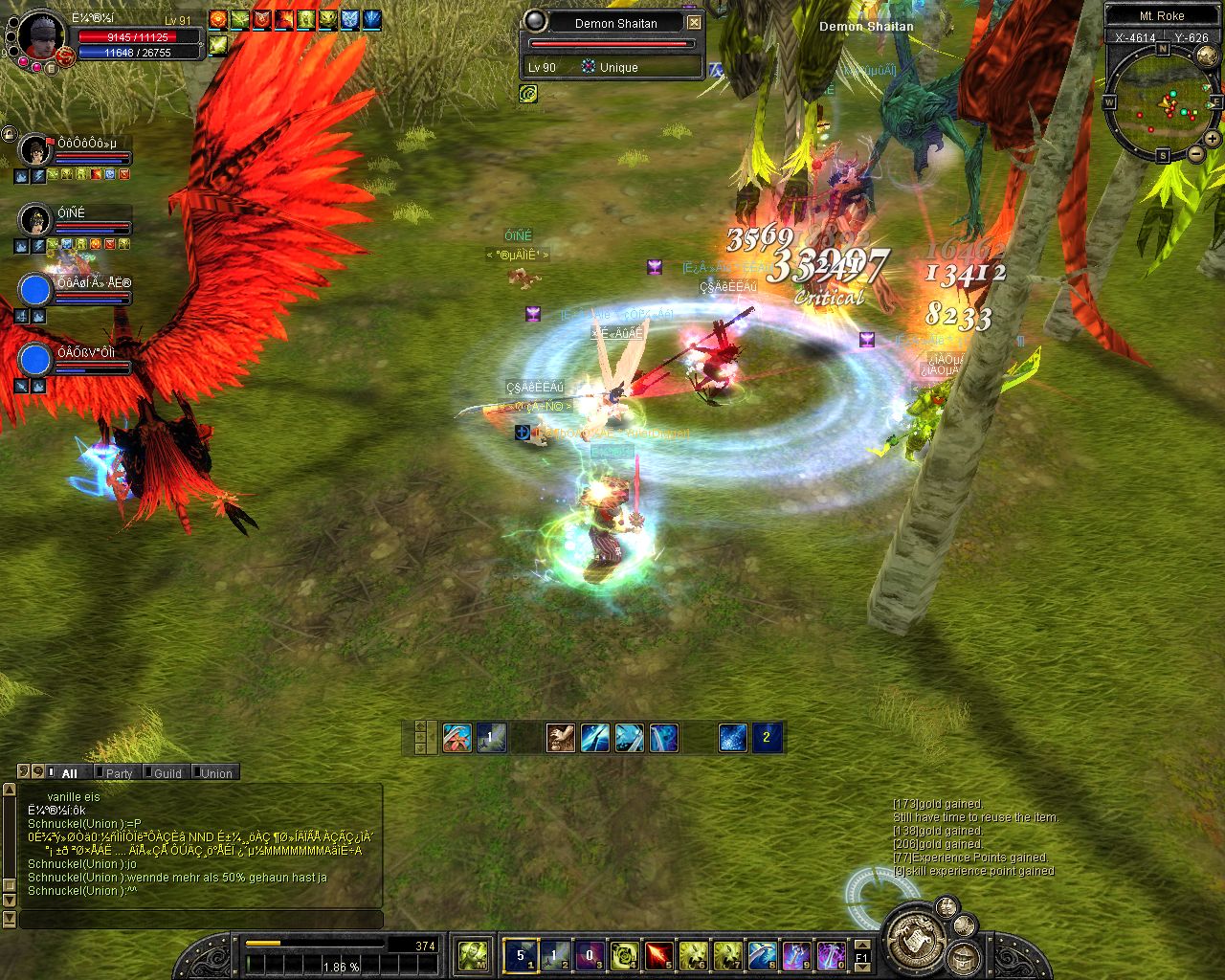Select the first party member's portrait
The height and width of the screenshot is (980, 1225).
tap(34, 150)
